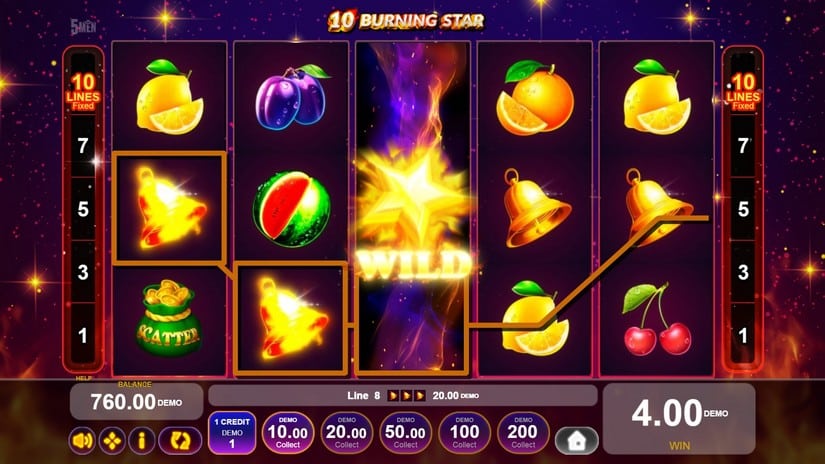Pick the 50.00 Collect bet button
The width and height of the screenshot is (825, 464).
[406, 433]
